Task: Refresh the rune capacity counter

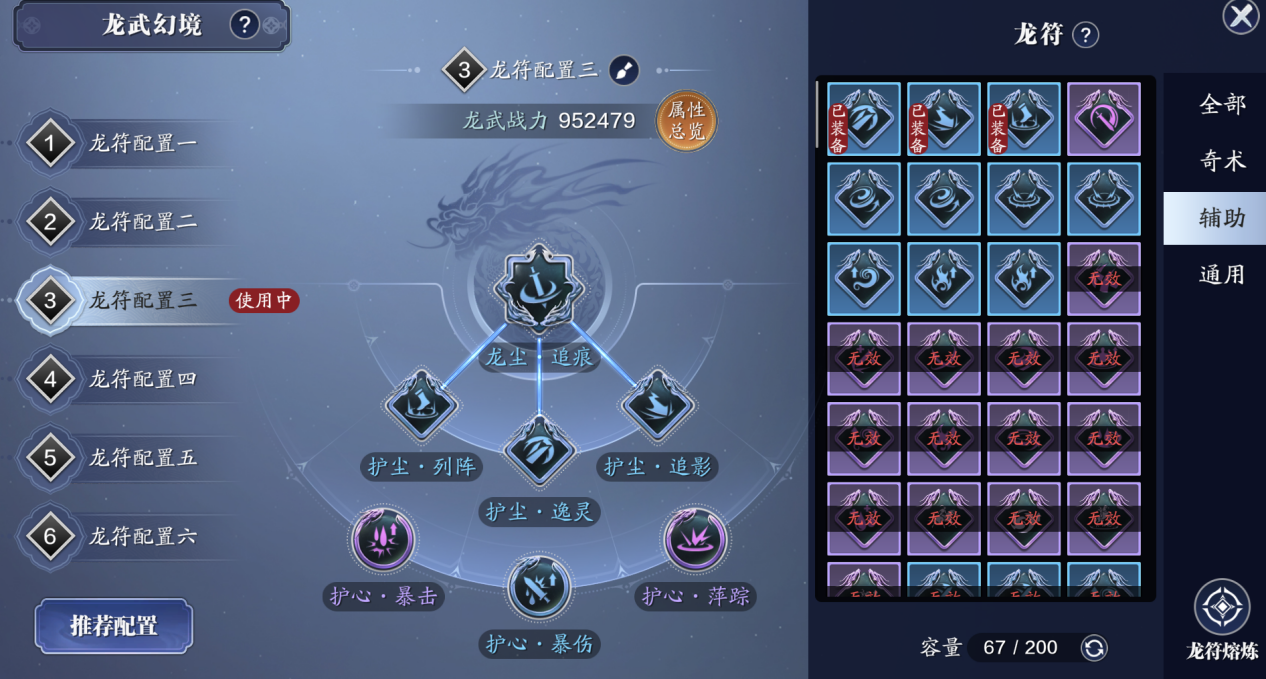Action: click(x=1094, y=648)
